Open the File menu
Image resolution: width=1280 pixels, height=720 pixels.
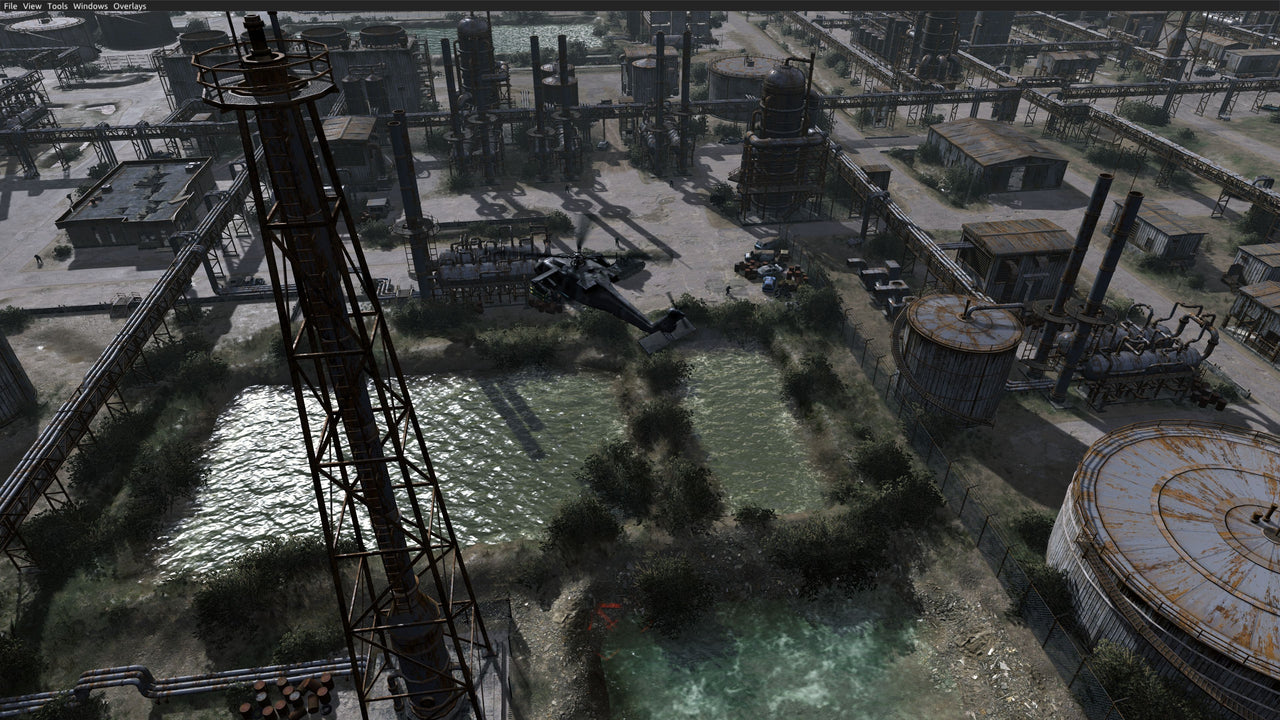pos(9,4)
